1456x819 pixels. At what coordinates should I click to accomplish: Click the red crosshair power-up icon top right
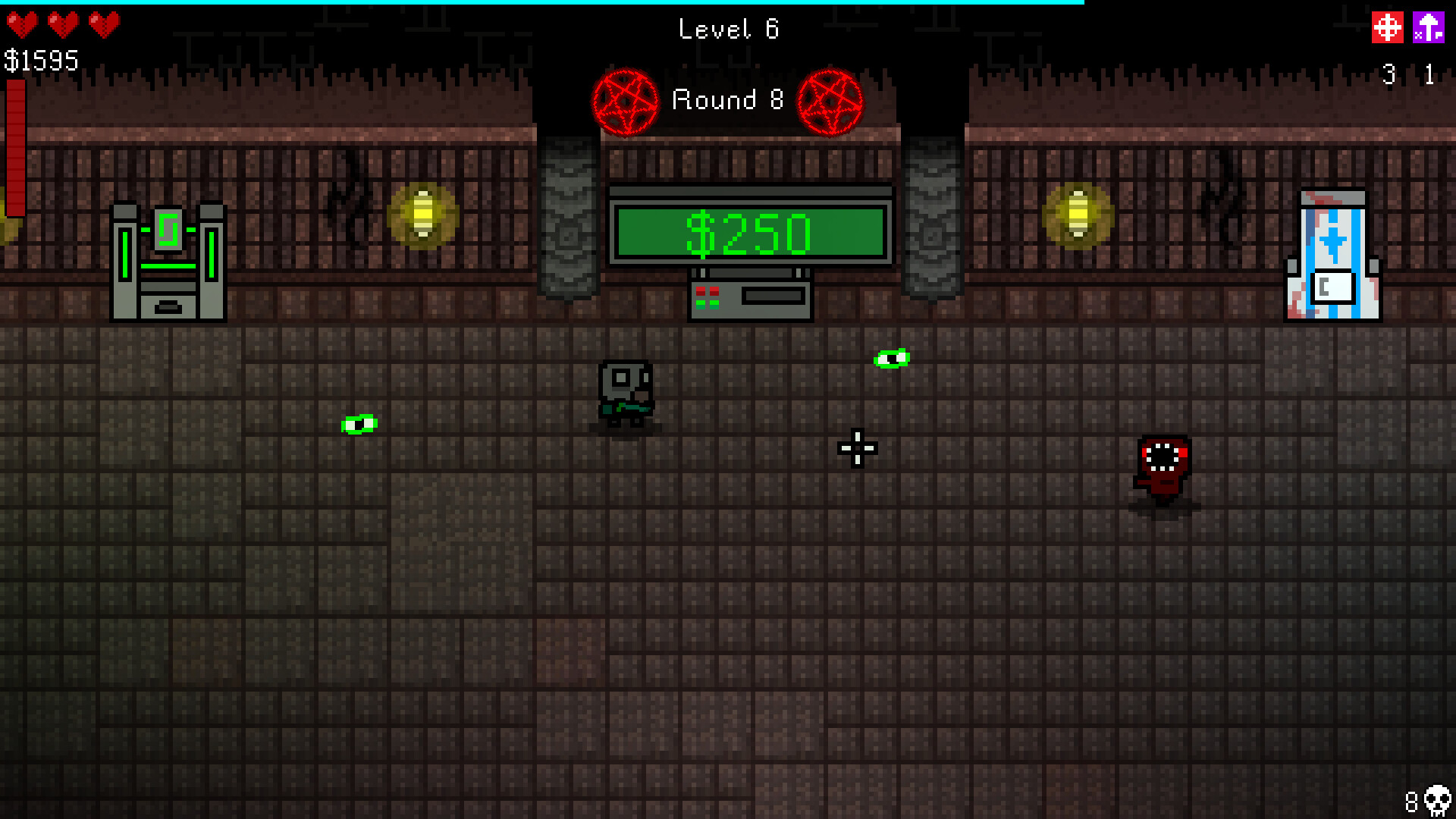[1388, 28]
